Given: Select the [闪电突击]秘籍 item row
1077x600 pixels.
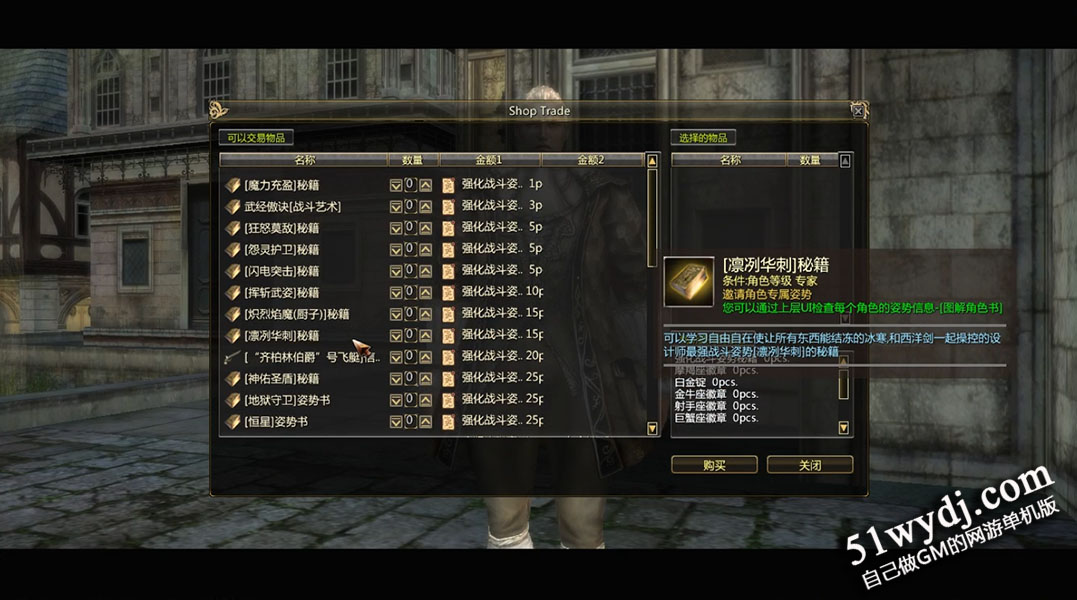Looking at the screenshot, I should [281, 271].
